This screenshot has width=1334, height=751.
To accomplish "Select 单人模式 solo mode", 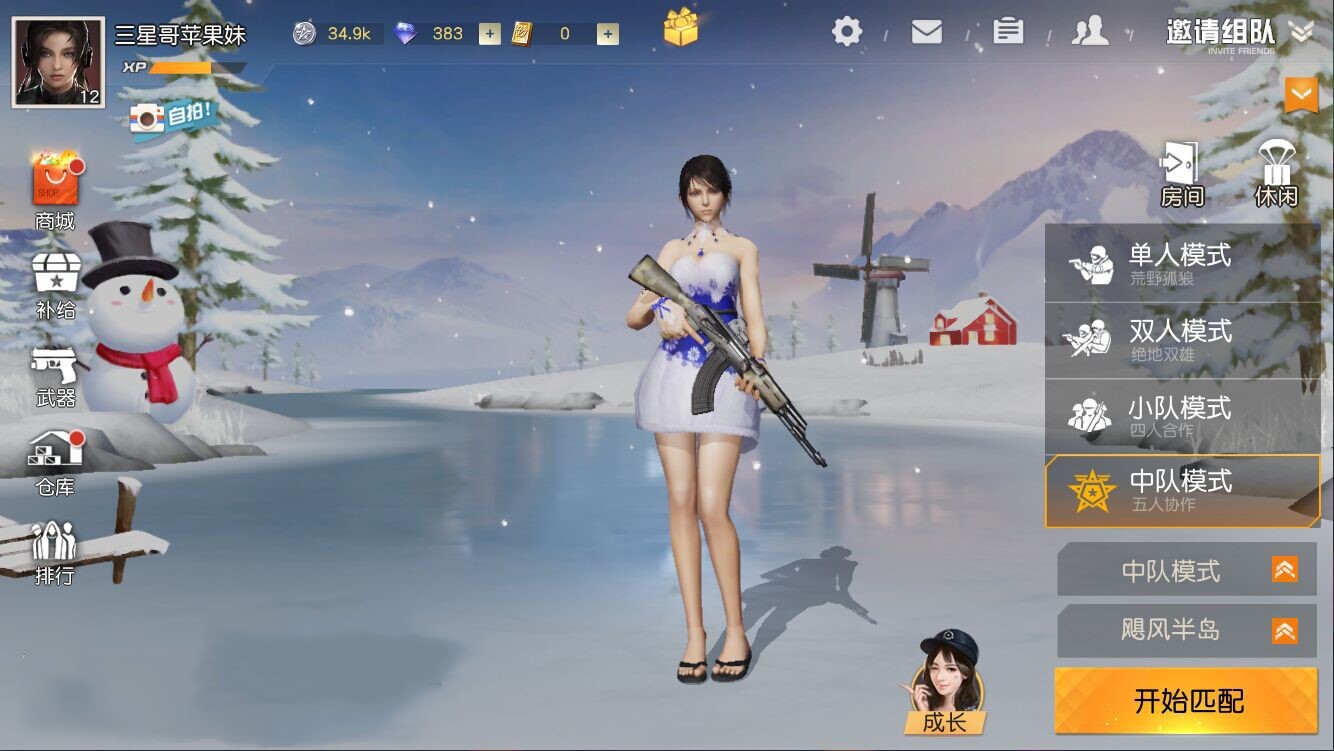I will [1182, 264].
